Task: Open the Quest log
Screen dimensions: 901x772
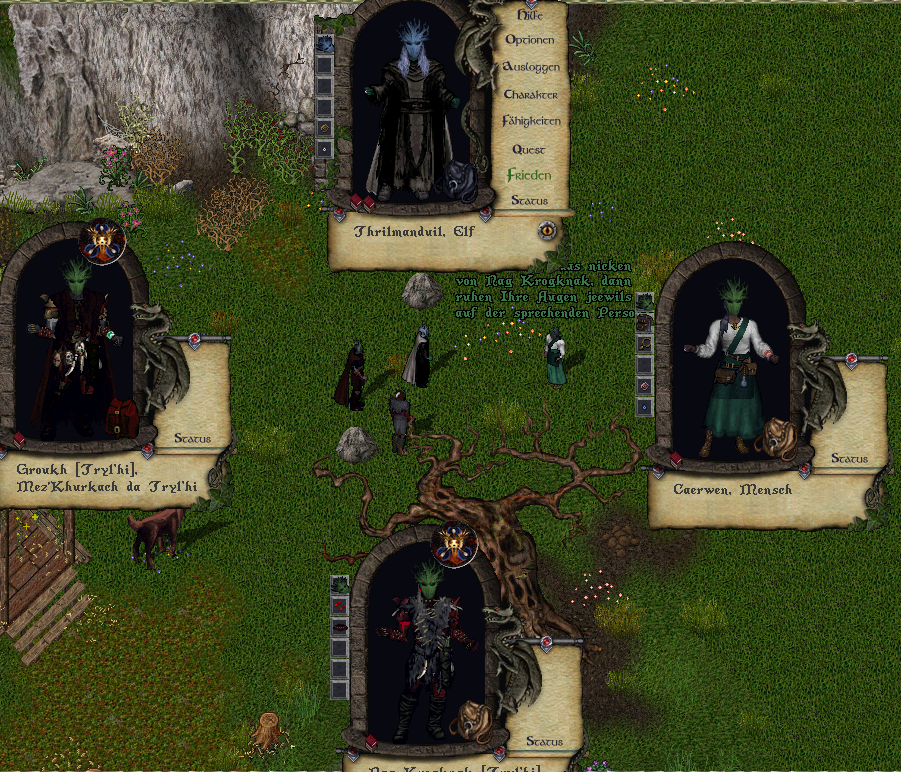Action: [528, 149]
